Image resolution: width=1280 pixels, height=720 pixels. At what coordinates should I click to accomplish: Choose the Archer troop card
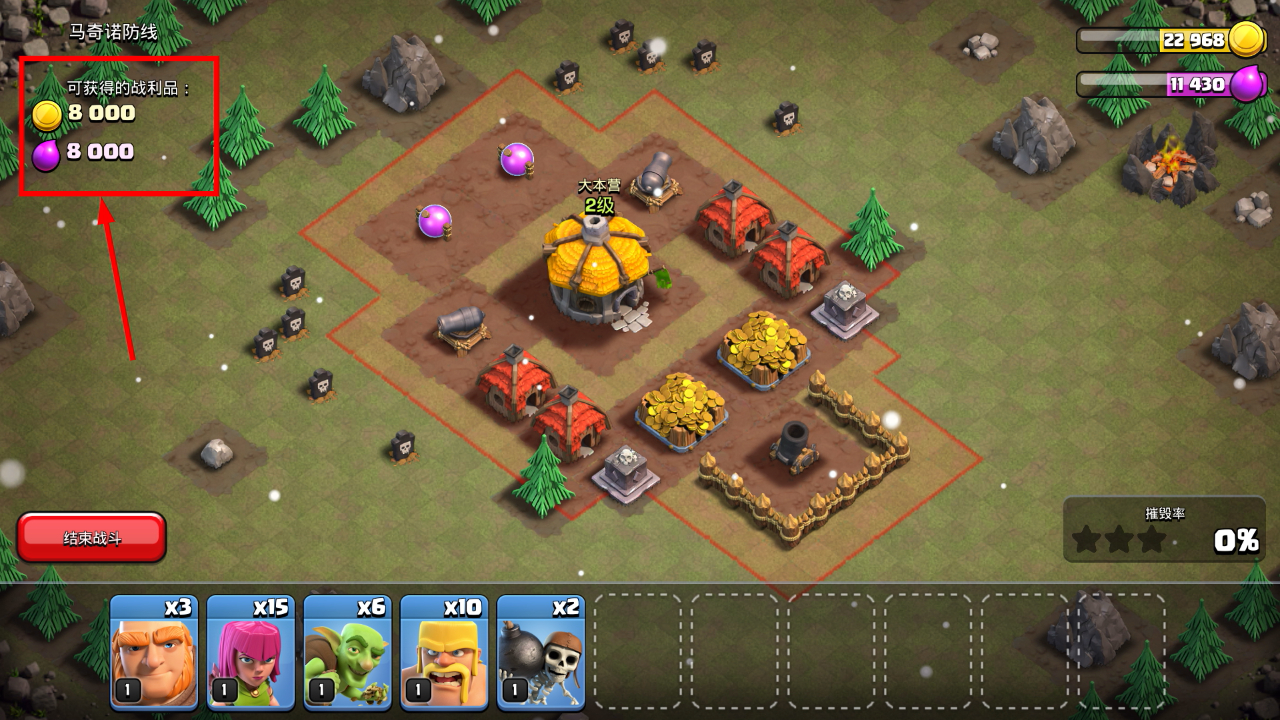click(251, 652)
